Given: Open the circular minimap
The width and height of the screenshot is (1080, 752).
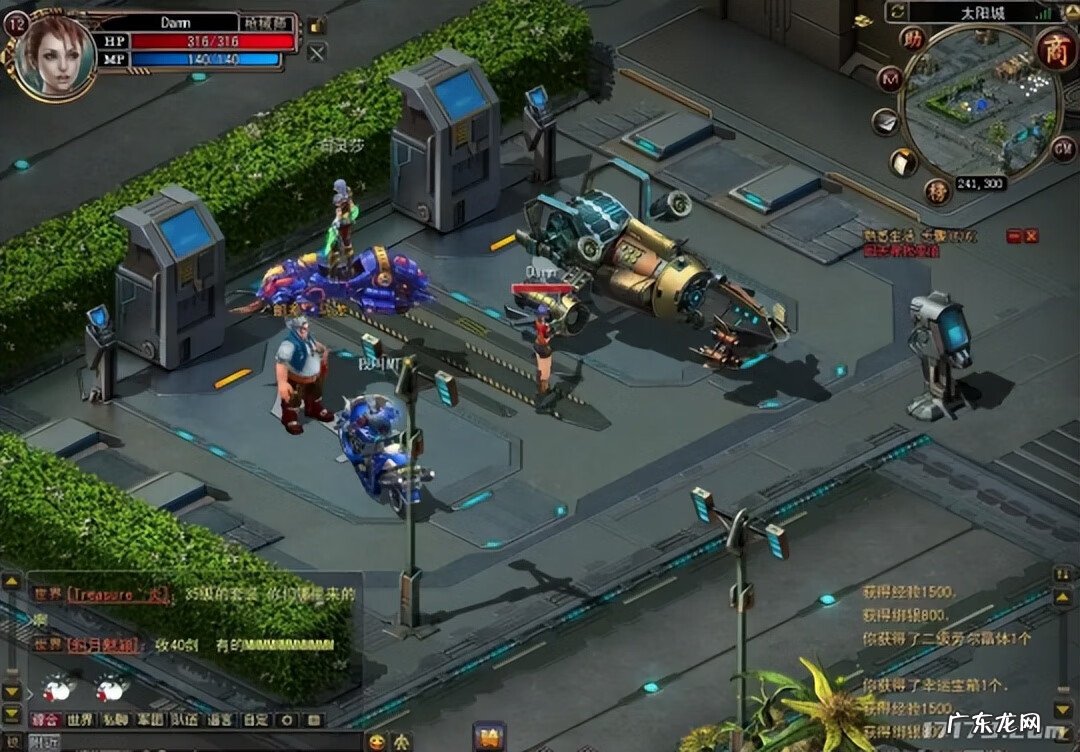Looking at the screenshot, I should tap(978, 102).
